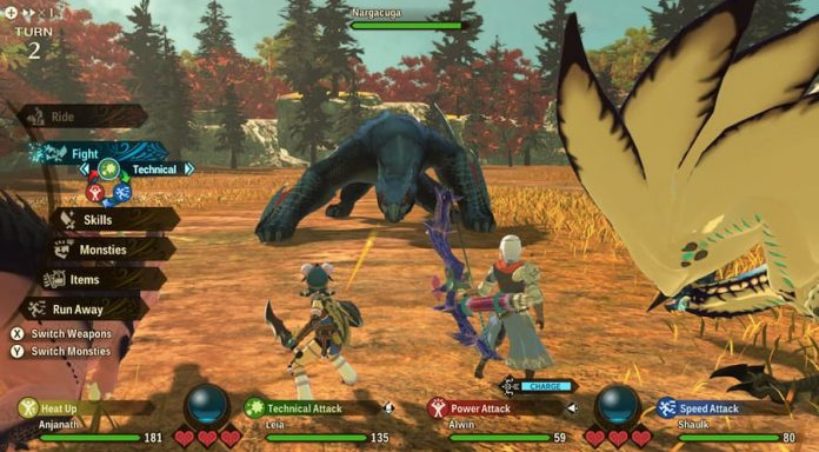Open the Skills menu
The image size is (819, 452).
coord(97,220)
